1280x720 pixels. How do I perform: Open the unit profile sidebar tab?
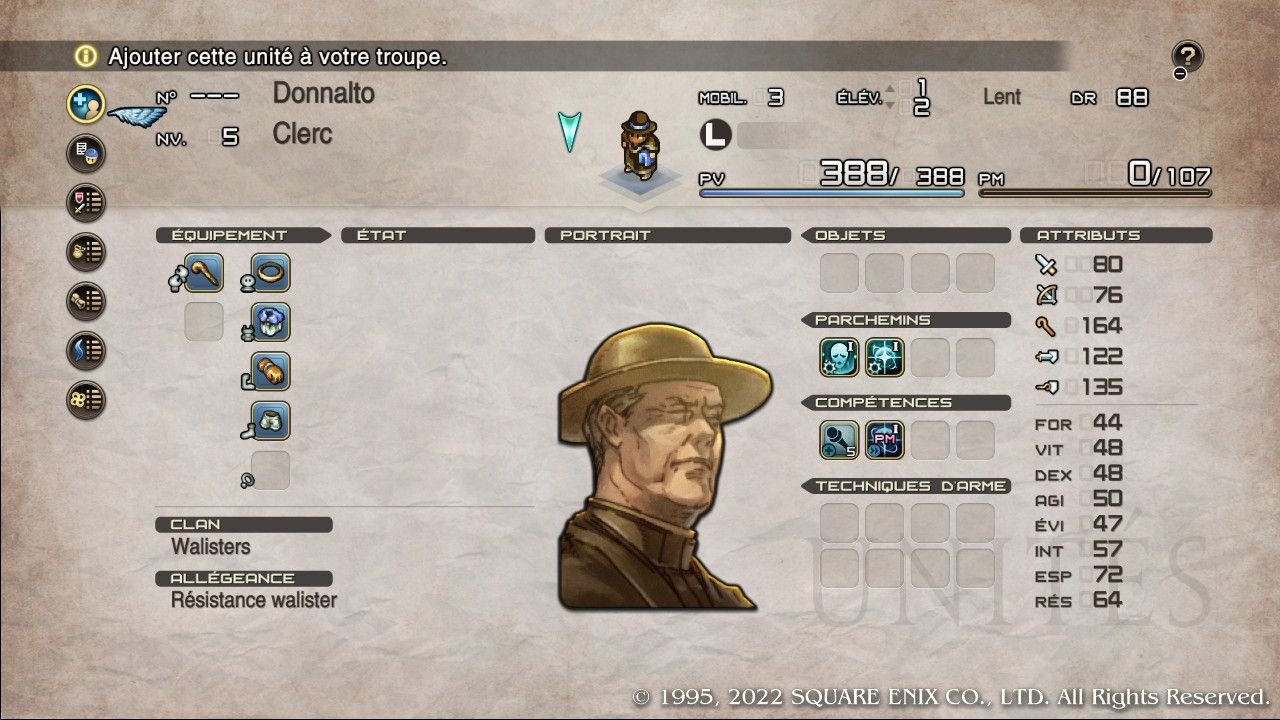pyautogui.click(x=85, y=153)
